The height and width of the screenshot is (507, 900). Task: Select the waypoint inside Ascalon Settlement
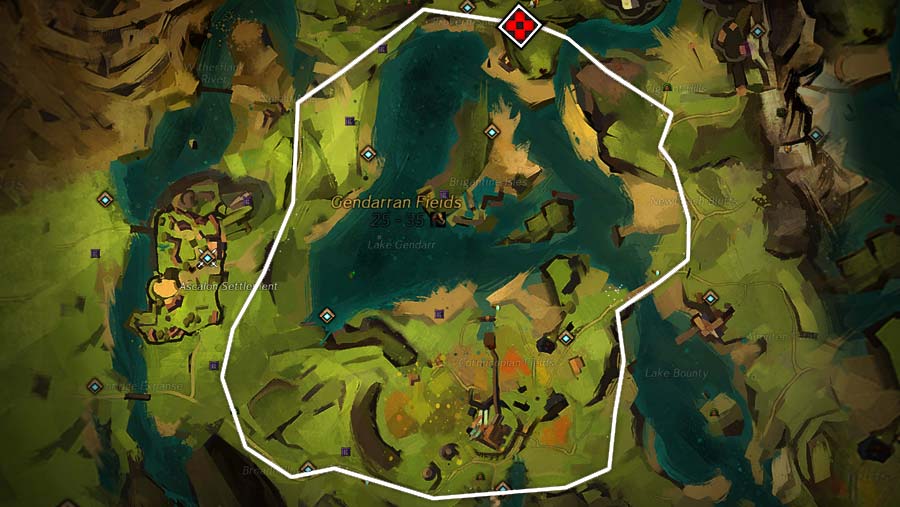[207, 258]
